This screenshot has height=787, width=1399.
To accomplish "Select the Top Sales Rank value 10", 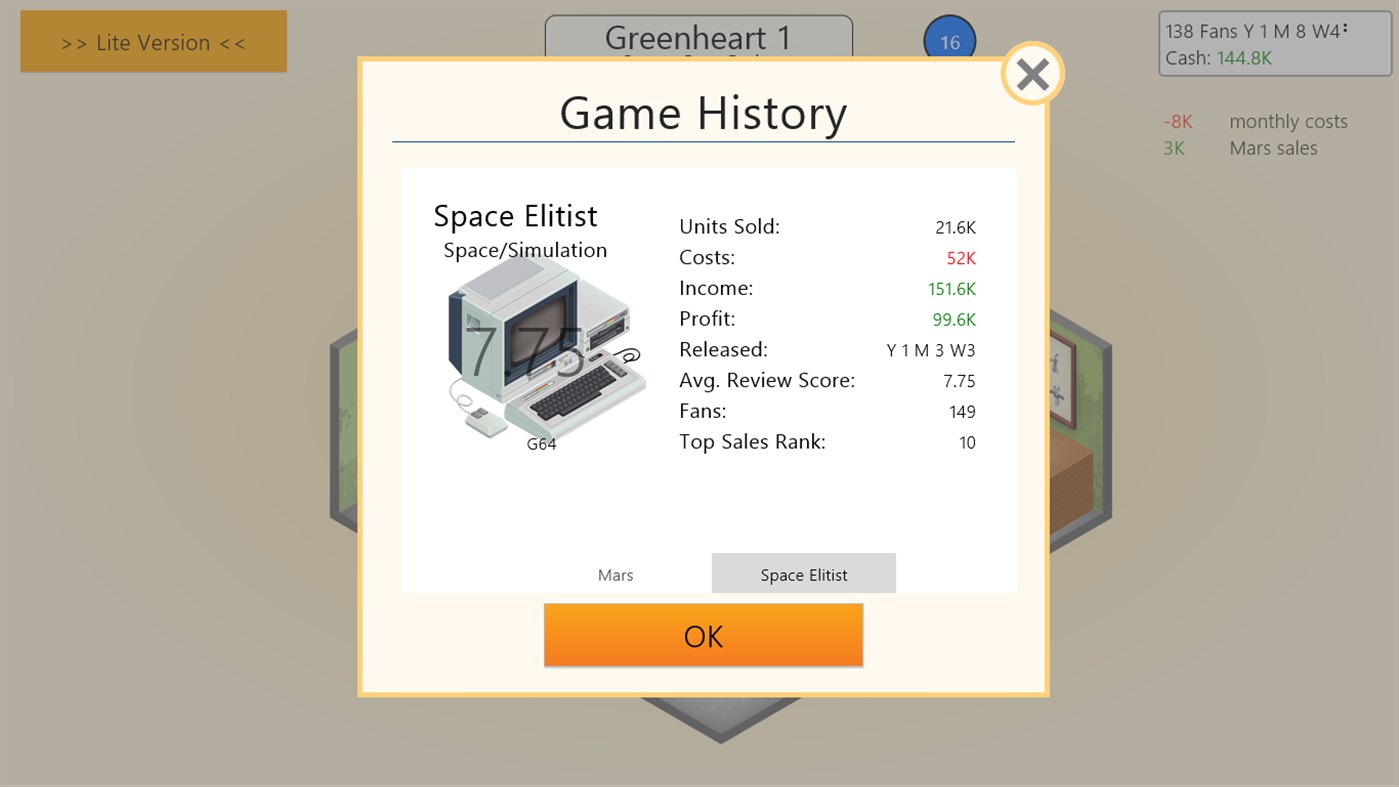I will (967, 442).
